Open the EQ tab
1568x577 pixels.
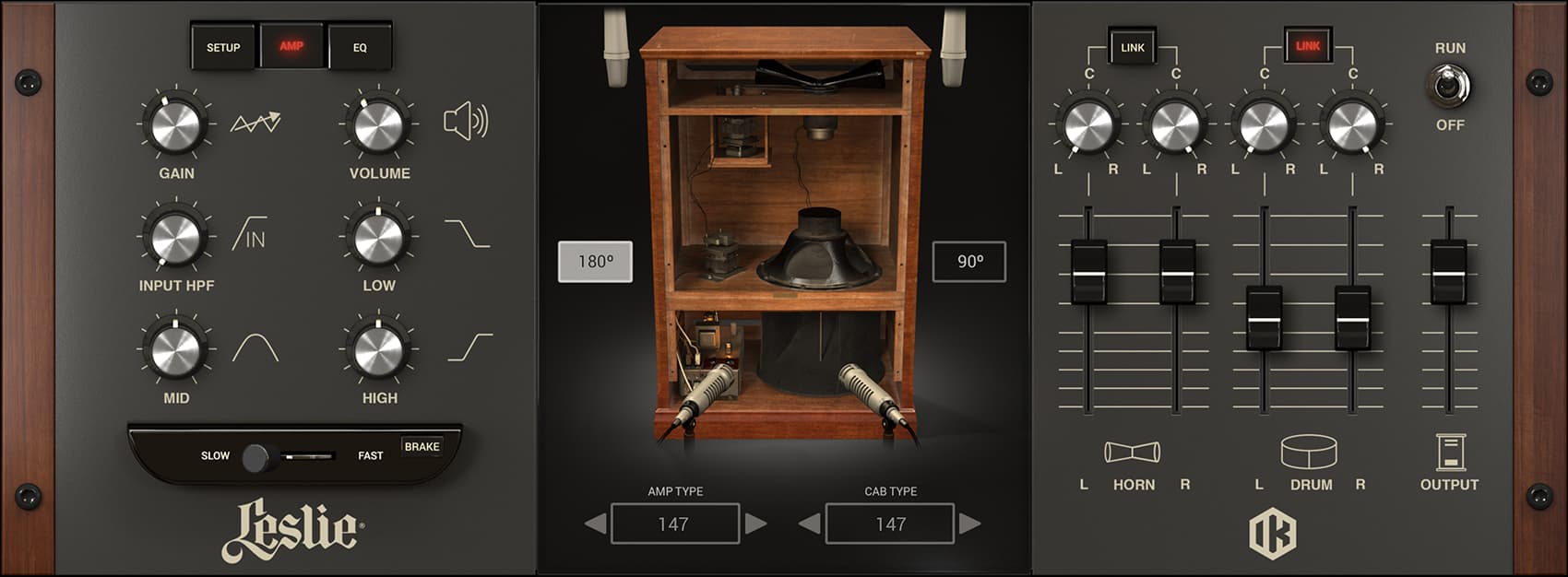click(360, 47)
